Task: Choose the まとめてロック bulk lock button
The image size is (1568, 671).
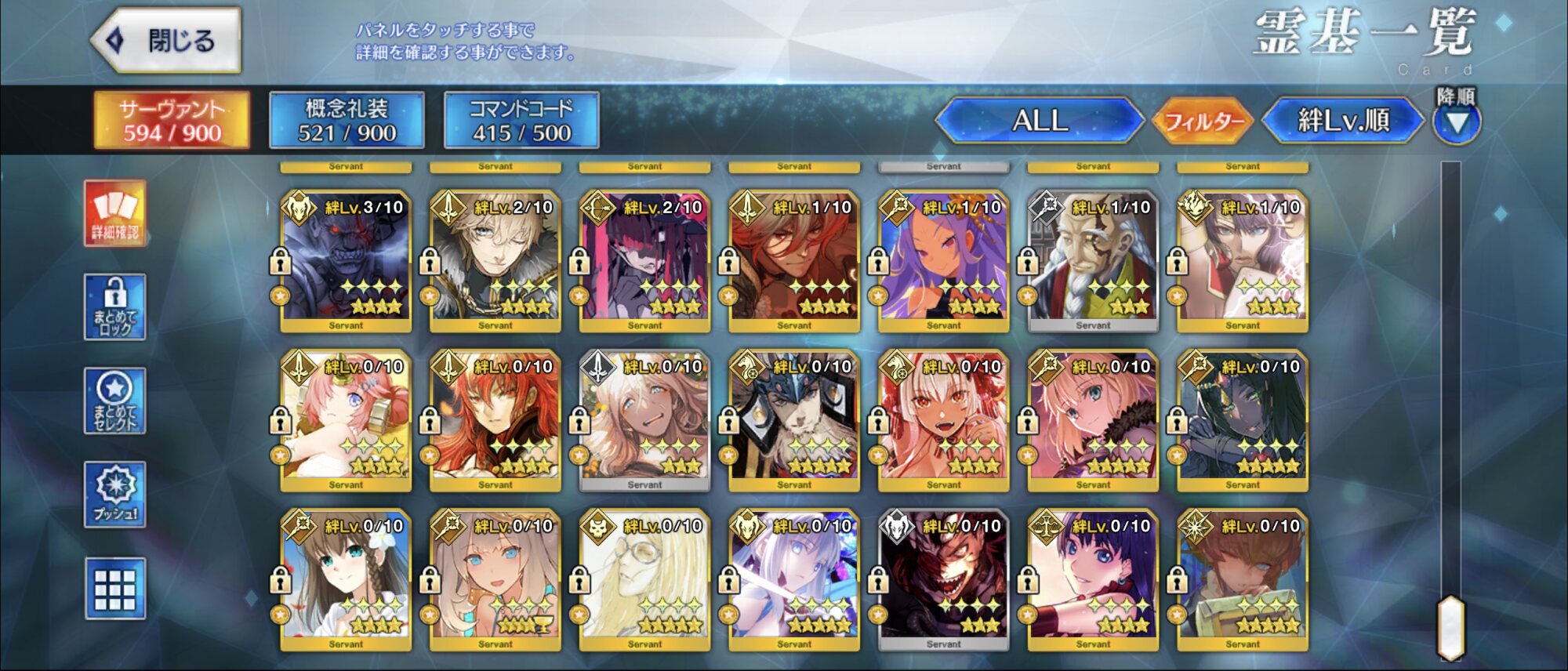Action: pos(115,307)
